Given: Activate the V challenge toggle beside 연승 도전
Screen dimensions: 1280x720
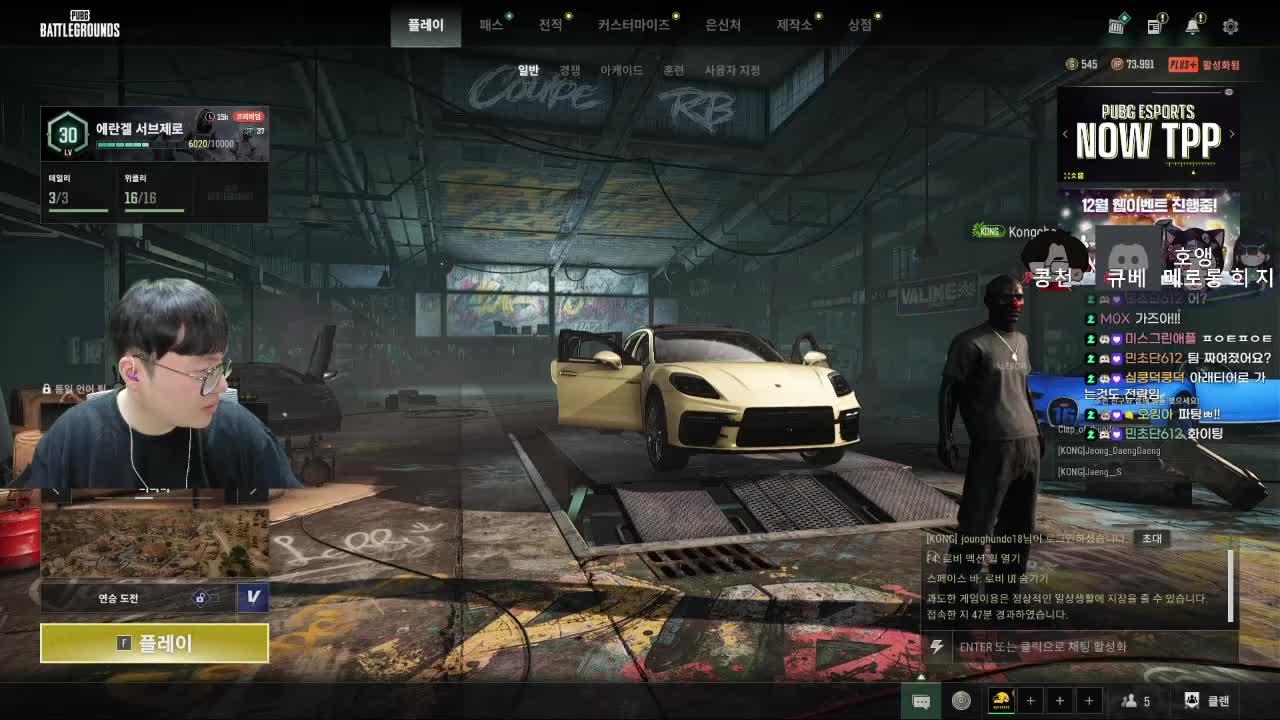Looking at the screenshot, I should pyautogui.click(x=251, y=597).
